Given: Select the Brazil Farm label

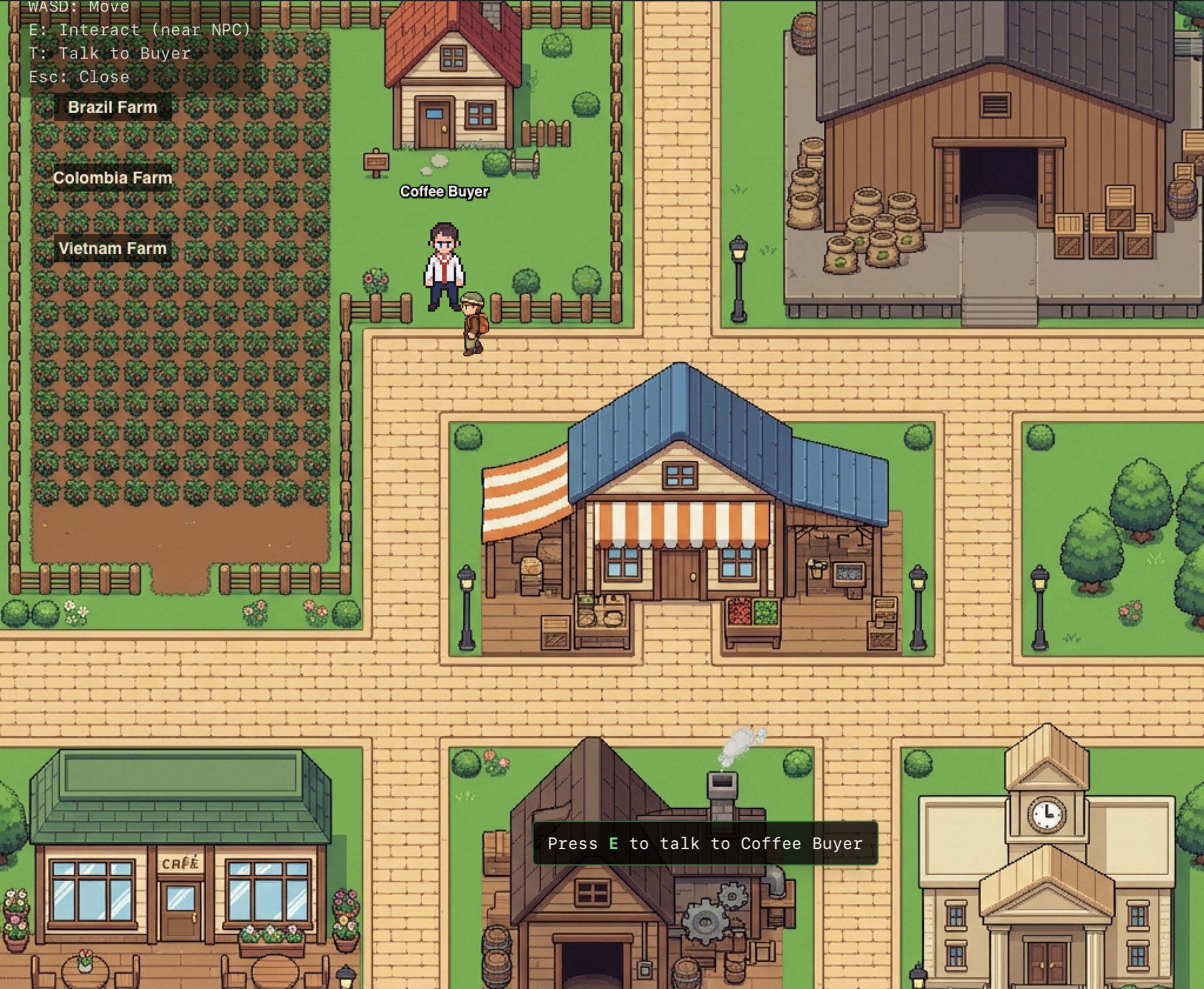Looking at the screenshot, I should [x=112, y=107].
